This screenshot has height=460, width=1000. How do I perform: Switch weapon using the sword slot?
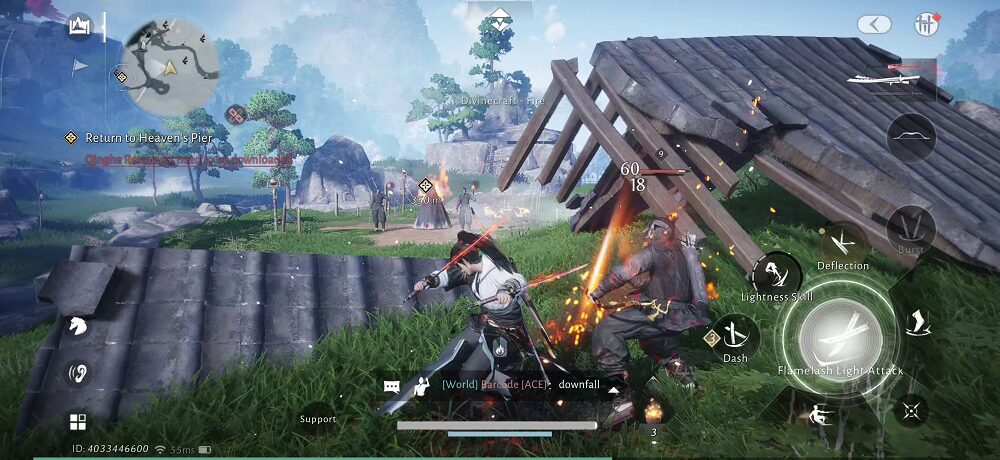tap(890, 77)
